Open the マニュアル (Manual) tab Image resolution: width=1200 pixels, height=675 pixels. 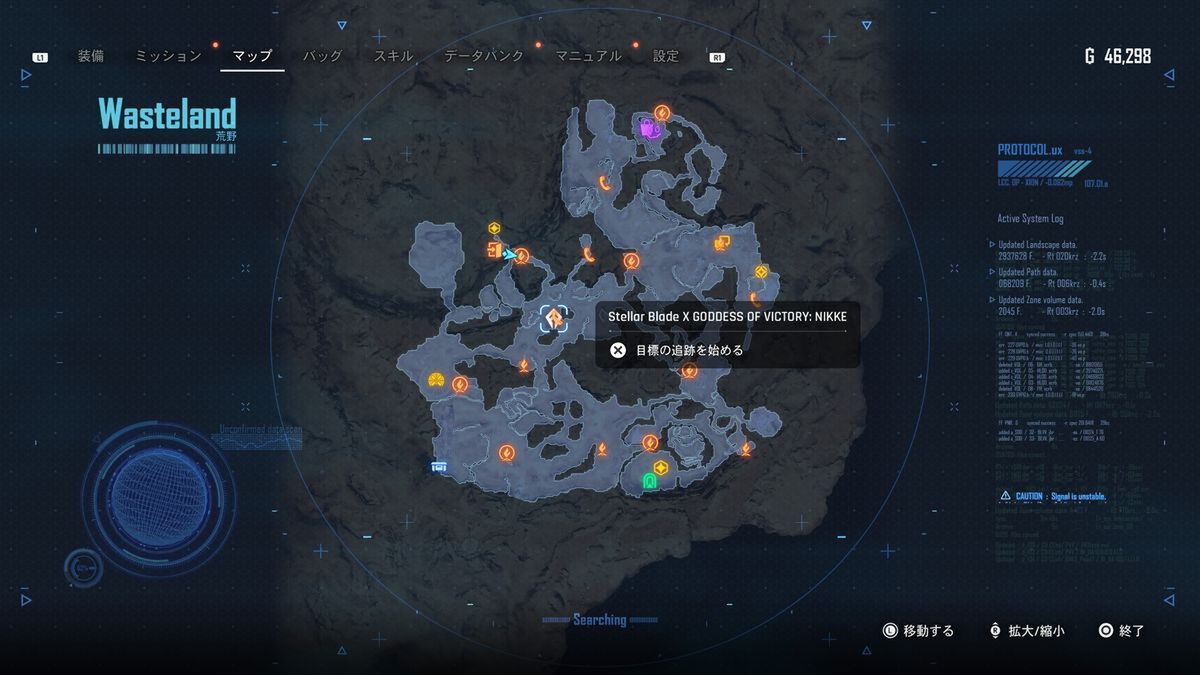pos(588,56)
